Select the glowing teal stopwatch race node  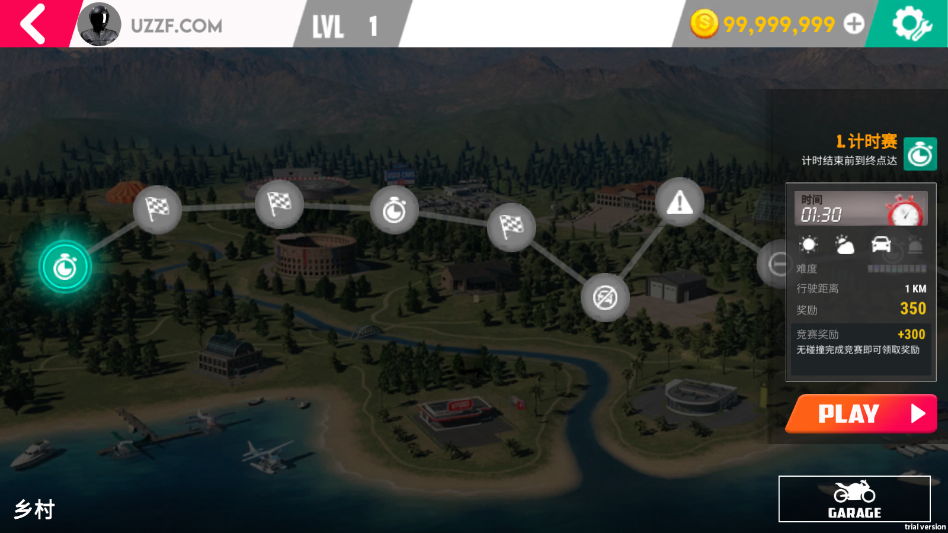coord(65,266)
